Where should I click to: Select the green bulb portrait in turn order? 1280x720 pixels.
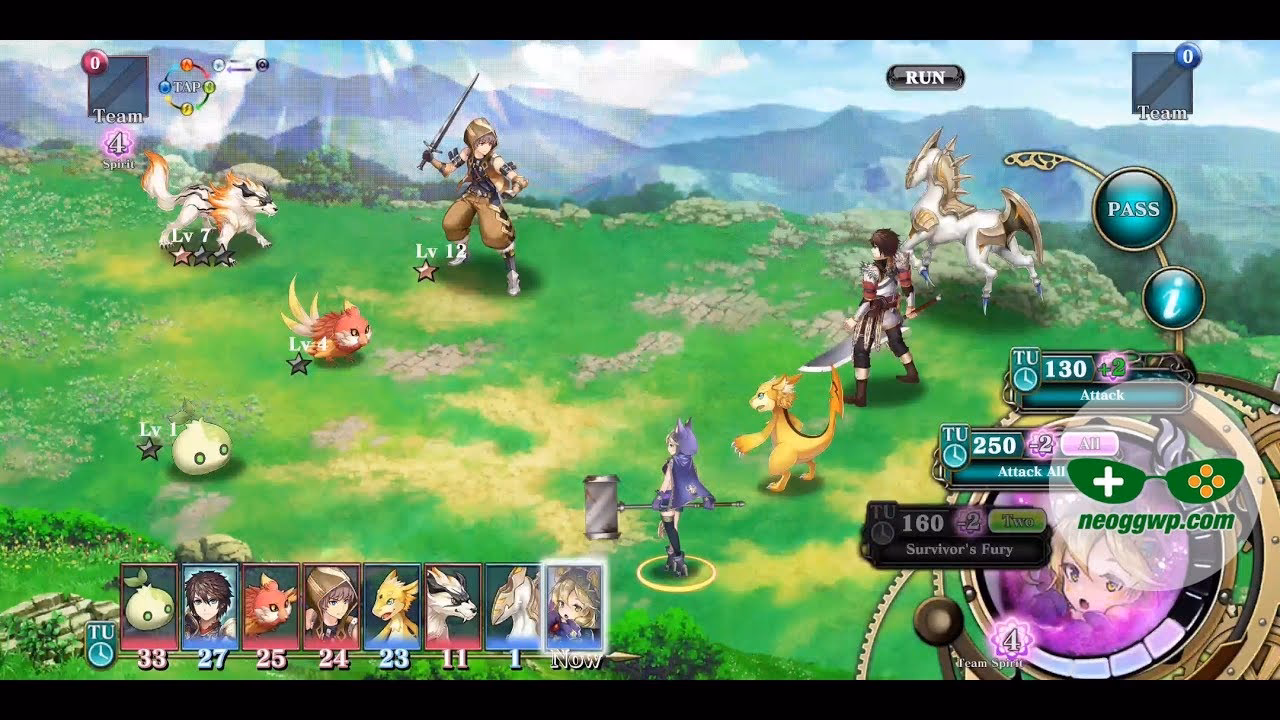tap(150, 606)
